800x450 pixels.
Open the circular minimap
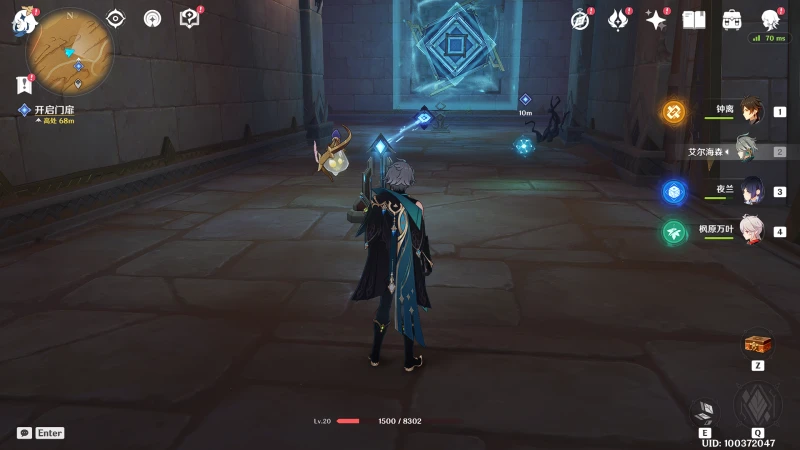pyautogui.click(x=70, y=51)
